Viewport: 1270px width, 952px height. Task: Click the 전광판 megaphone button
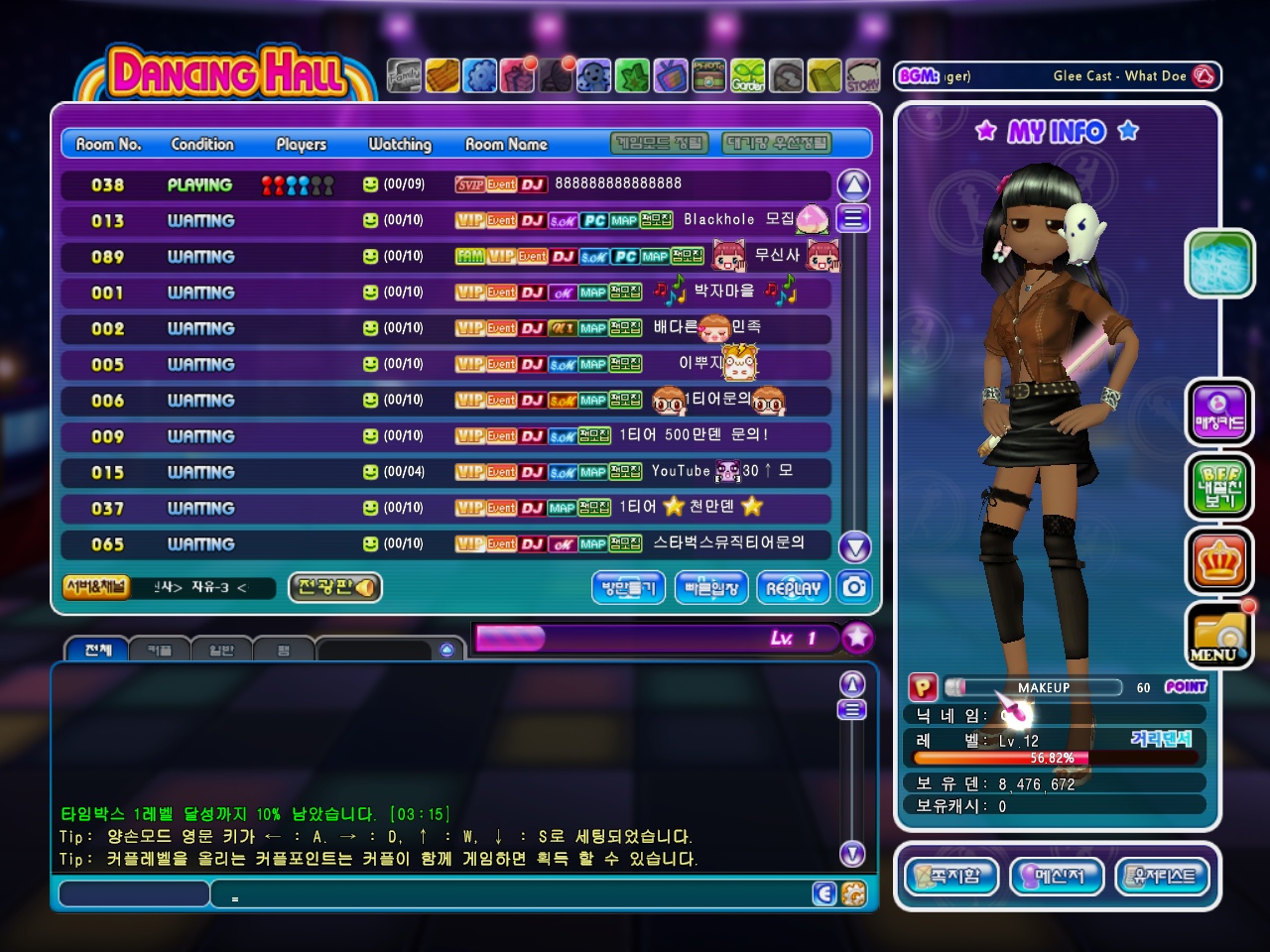coord(335,587)
